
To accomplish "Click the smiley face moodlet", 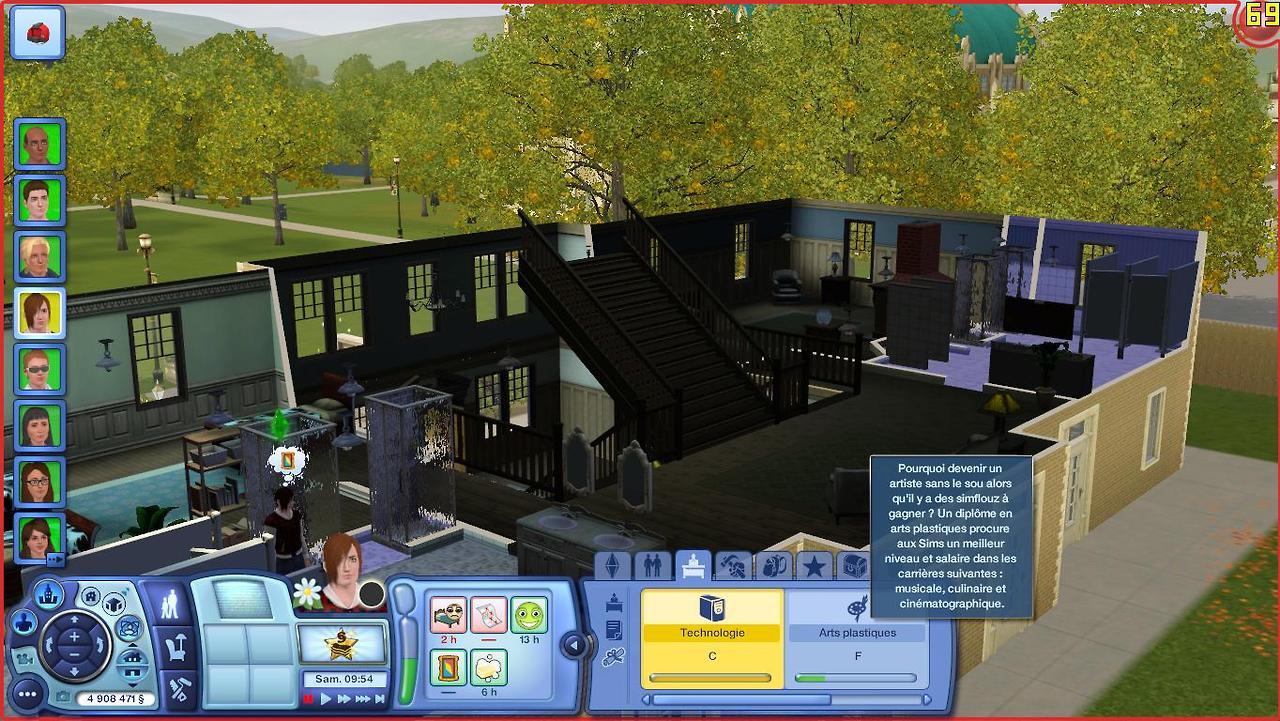I will 529,614.
